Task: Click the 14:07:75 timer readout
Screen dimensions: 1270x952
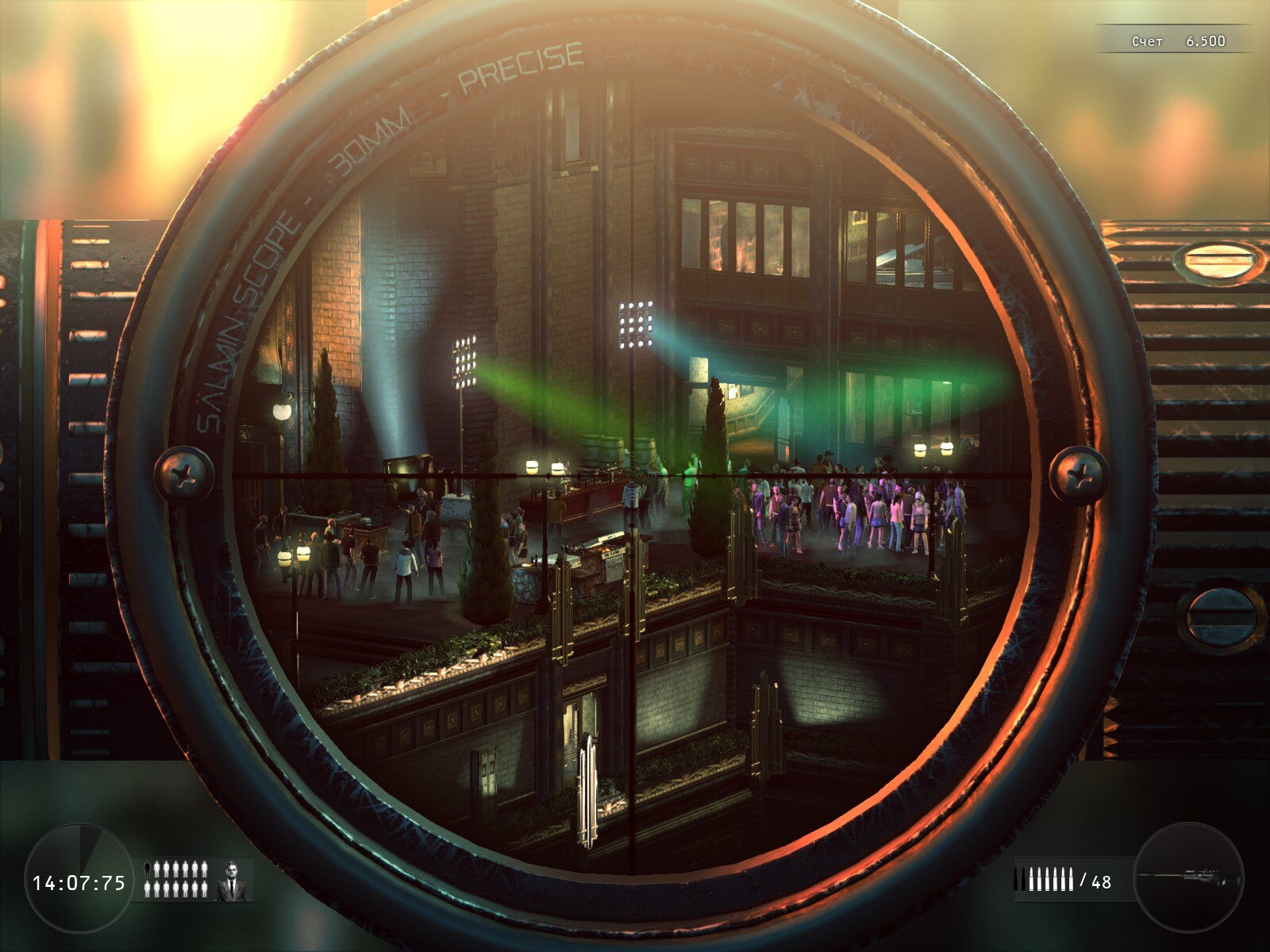Action: click(79, 882)
